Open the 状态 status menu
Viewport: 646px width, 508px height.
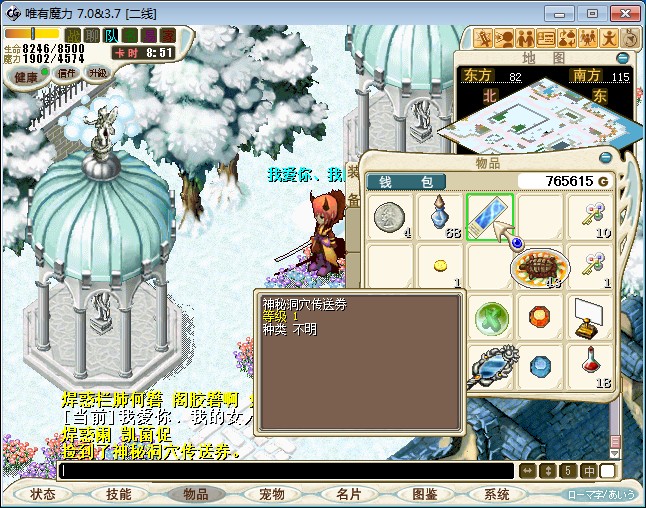43,494
